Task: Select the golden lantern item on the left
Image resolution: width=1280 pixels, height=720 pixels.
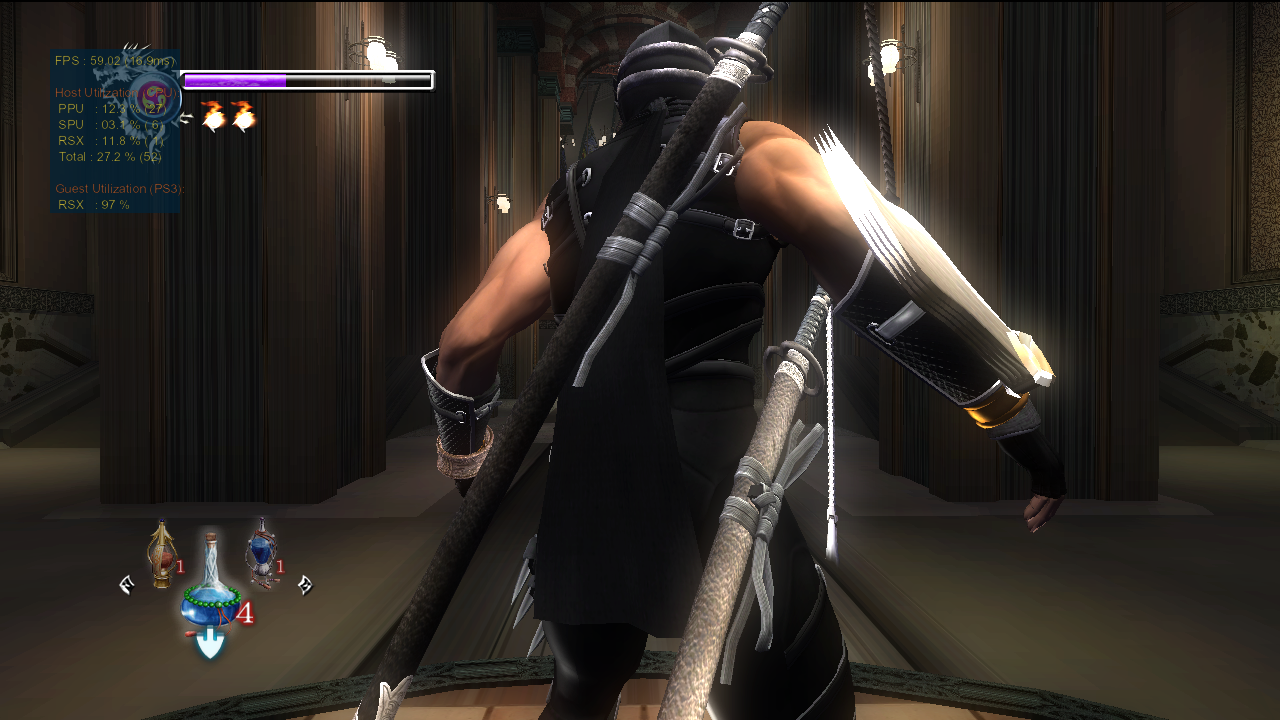Action: 159,555
